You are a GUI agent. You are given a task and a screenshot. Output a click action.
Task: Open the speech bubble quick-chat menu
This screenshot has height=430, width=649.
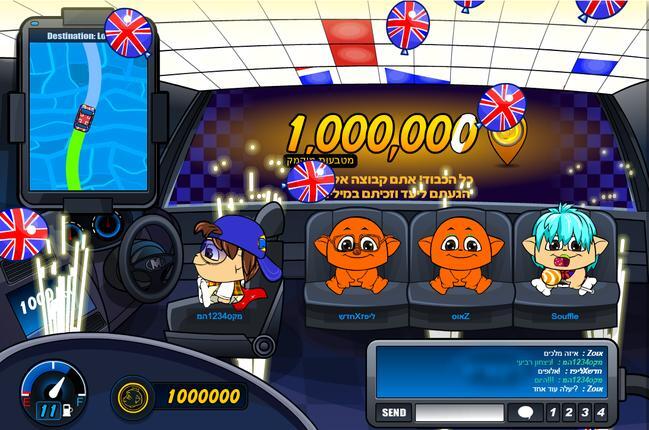click(x=524, y=412)
